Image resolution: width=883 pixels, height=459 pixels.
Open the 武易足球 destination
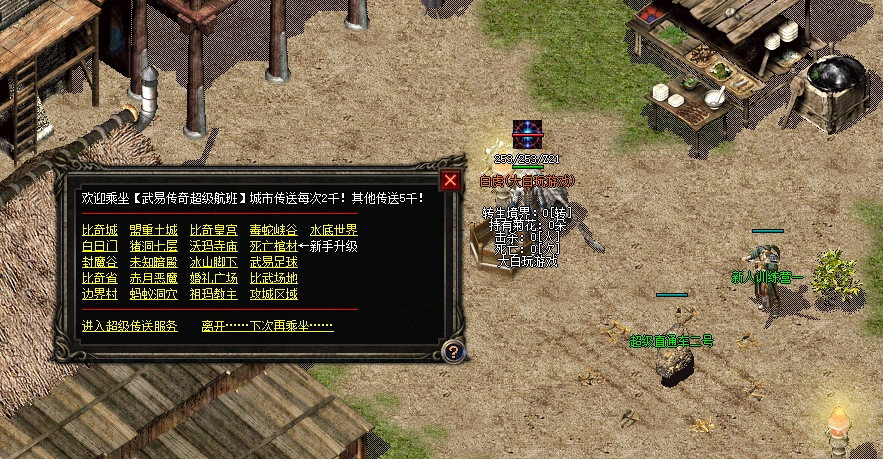(273, 262)
